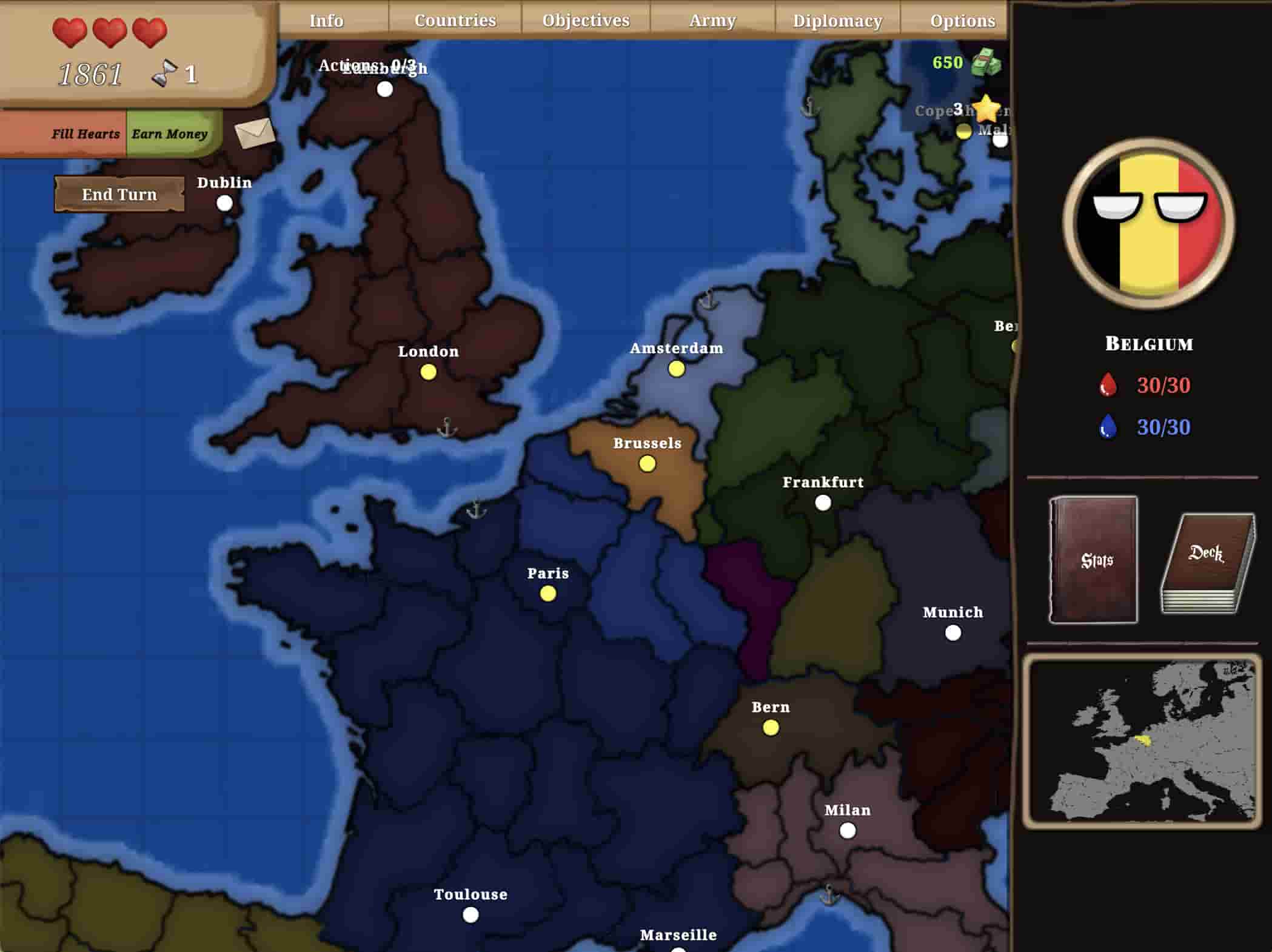Pick the London city marker
The height and width of the screenshot is (952, 1272).
tap(428, 372)
